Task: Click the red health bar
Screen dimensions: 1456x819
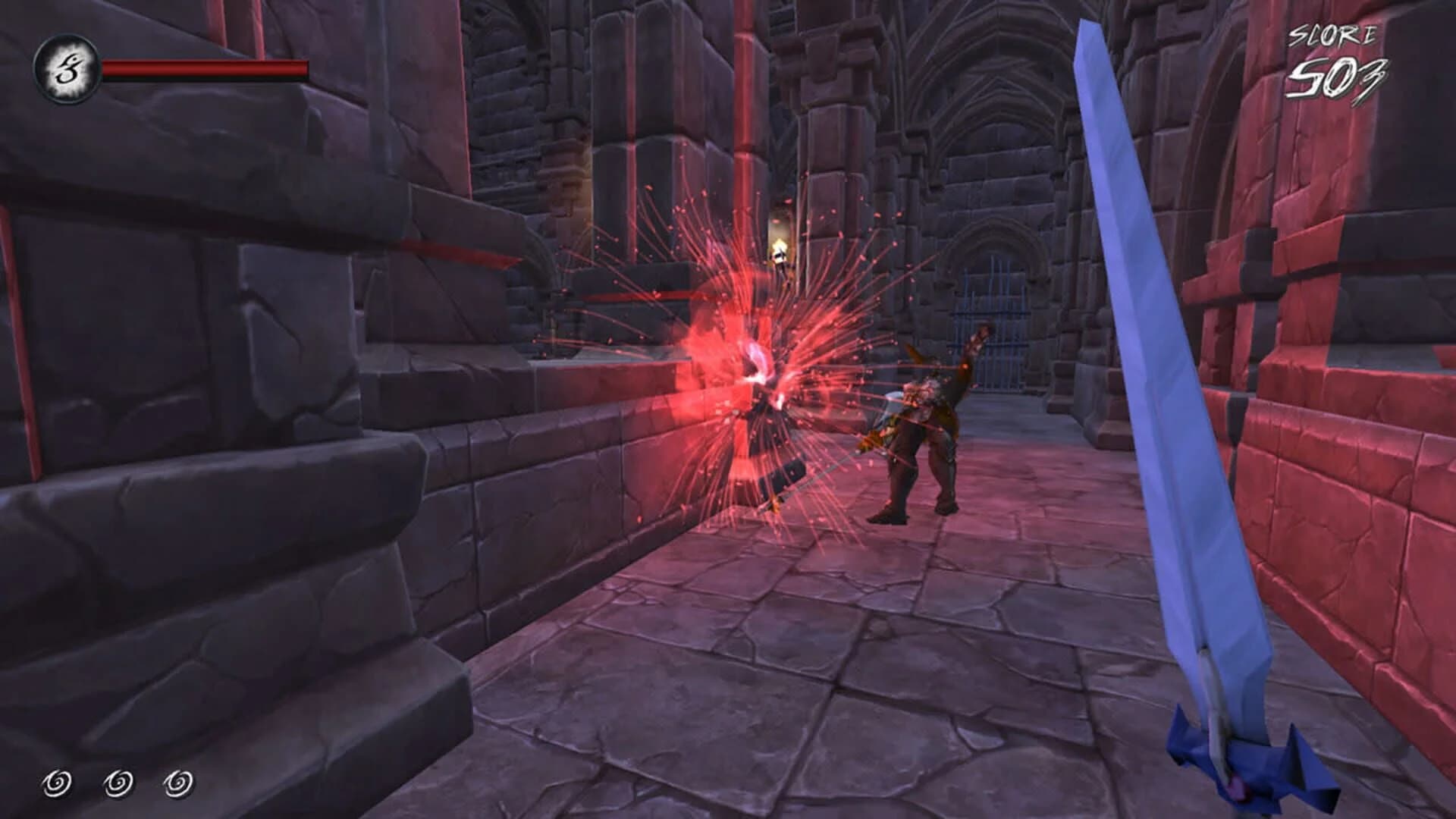Action: point(205,68)
